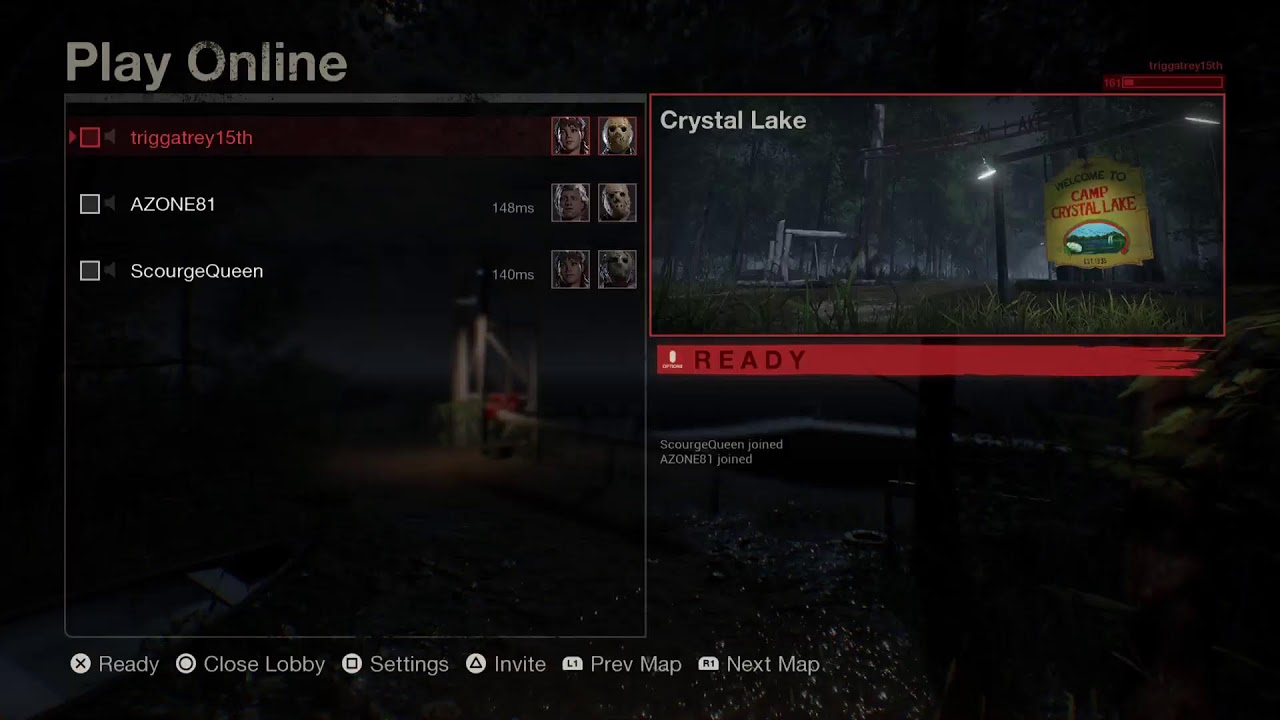Invite a player to the lobby

pyautogui.click(x=506, y=664)
